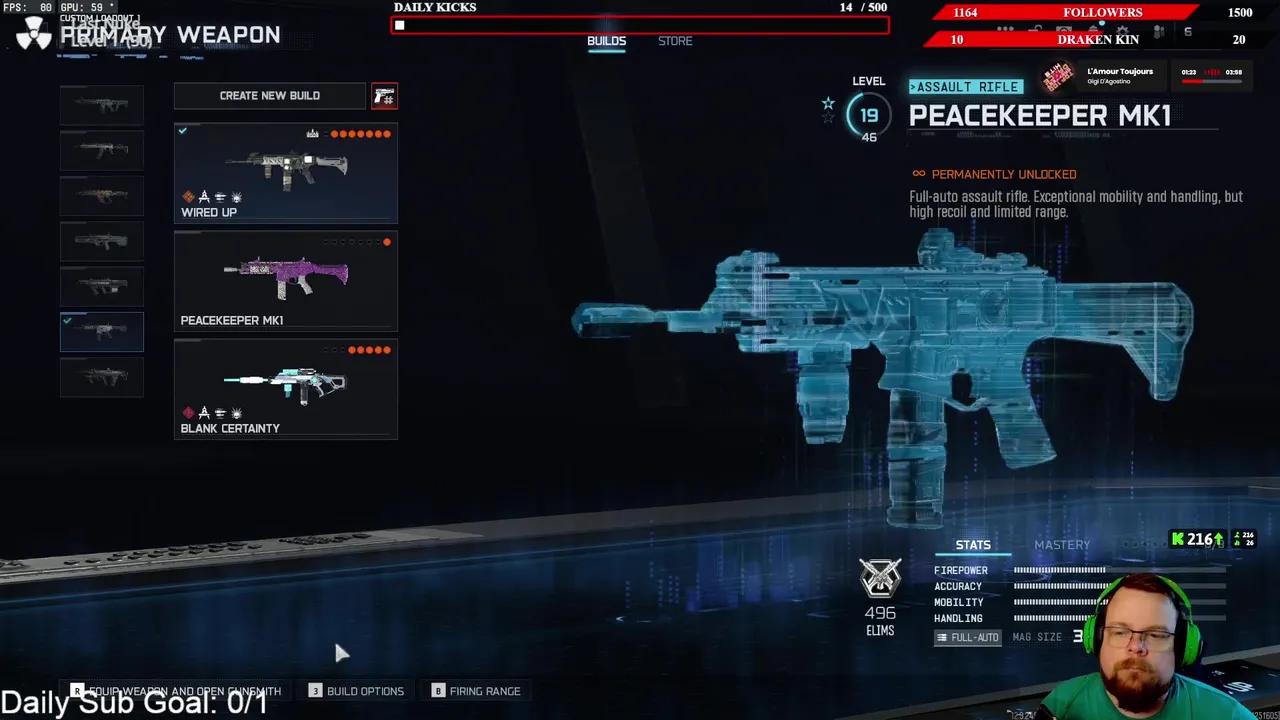Click the 496 Elims emblem icon
The height and width of the screenshot is (720, 1280).
880,577
